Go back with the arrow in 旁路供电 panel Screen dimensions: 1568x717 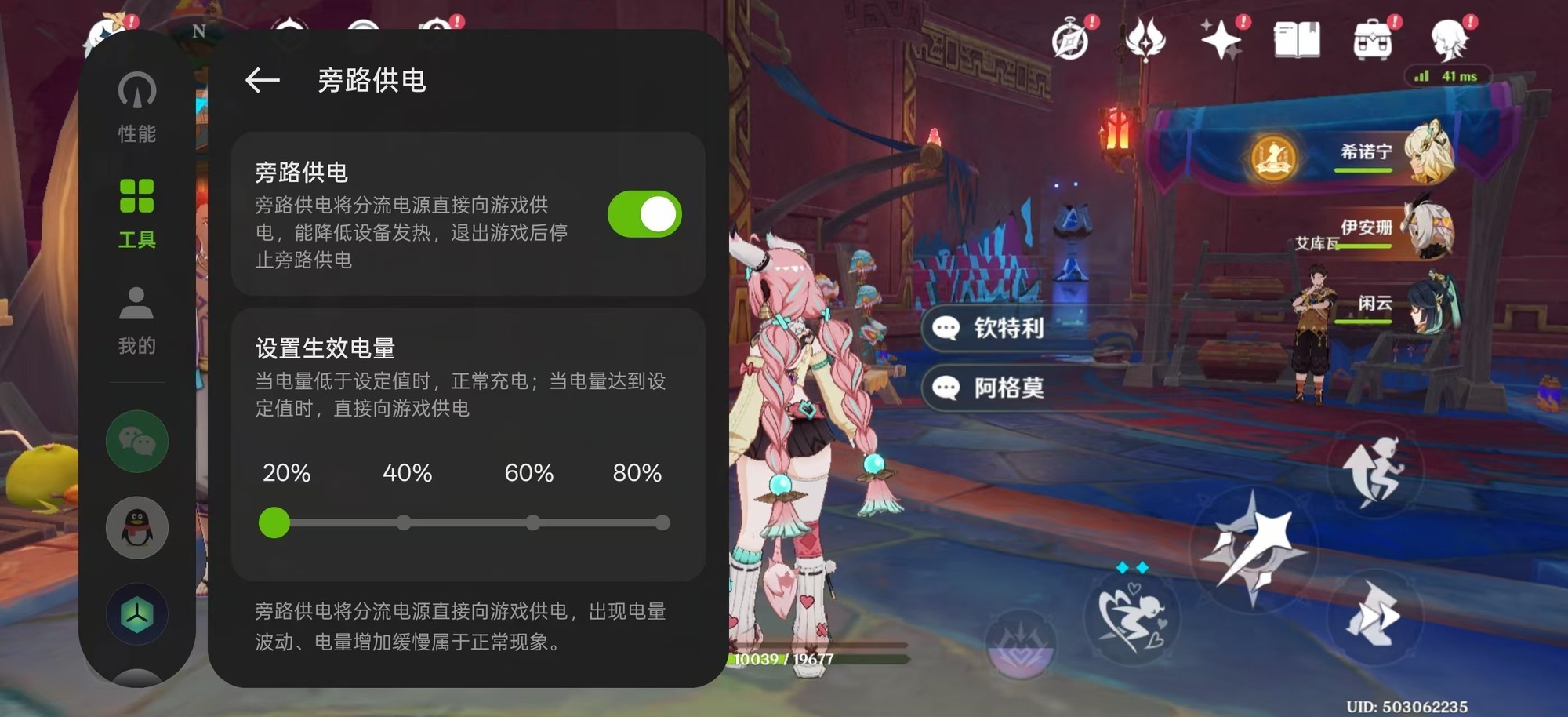[261, 80]
